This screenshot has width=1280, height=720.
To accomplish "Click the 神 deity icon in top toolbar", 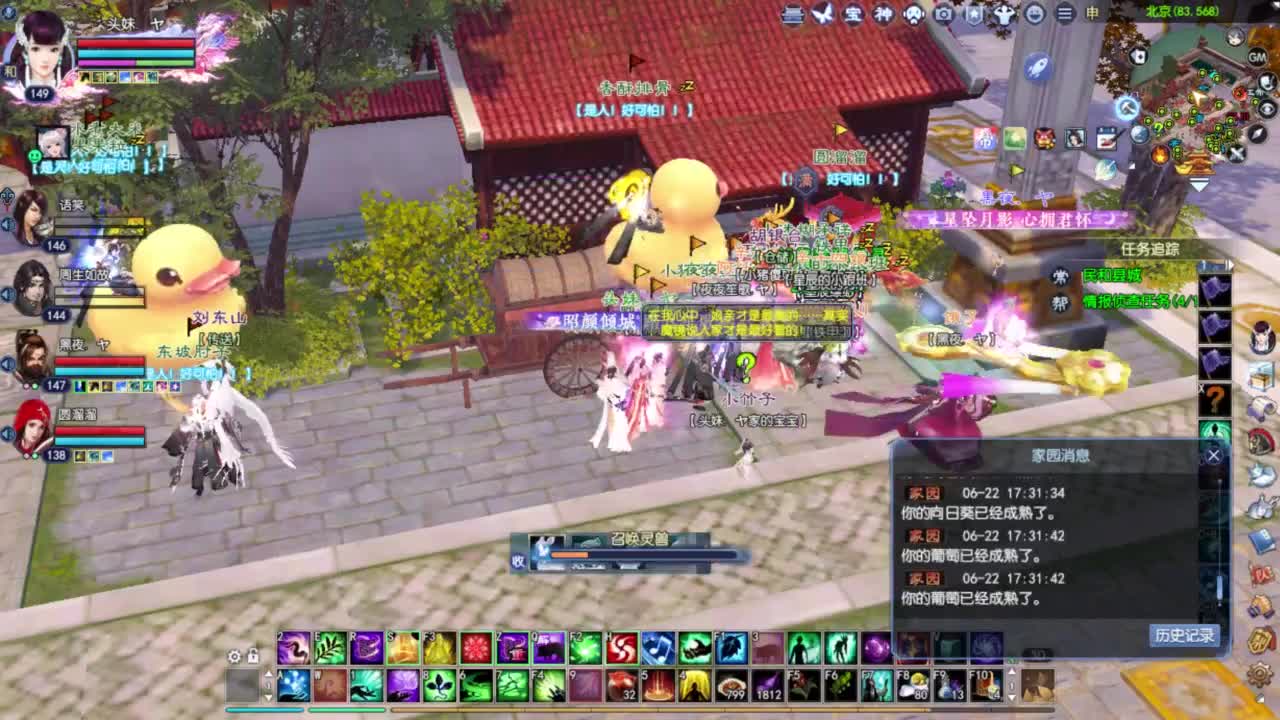I will 883,15.
